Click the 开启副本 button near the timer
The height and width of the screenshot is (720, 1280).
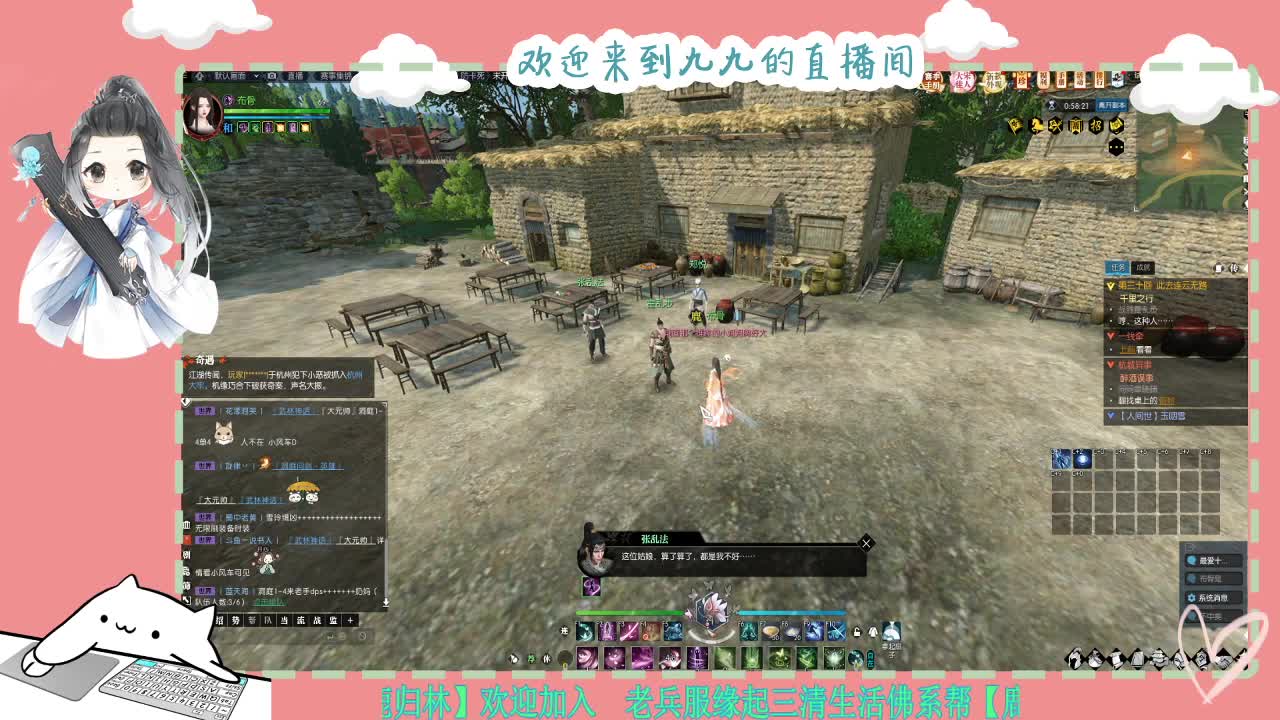1111,105
